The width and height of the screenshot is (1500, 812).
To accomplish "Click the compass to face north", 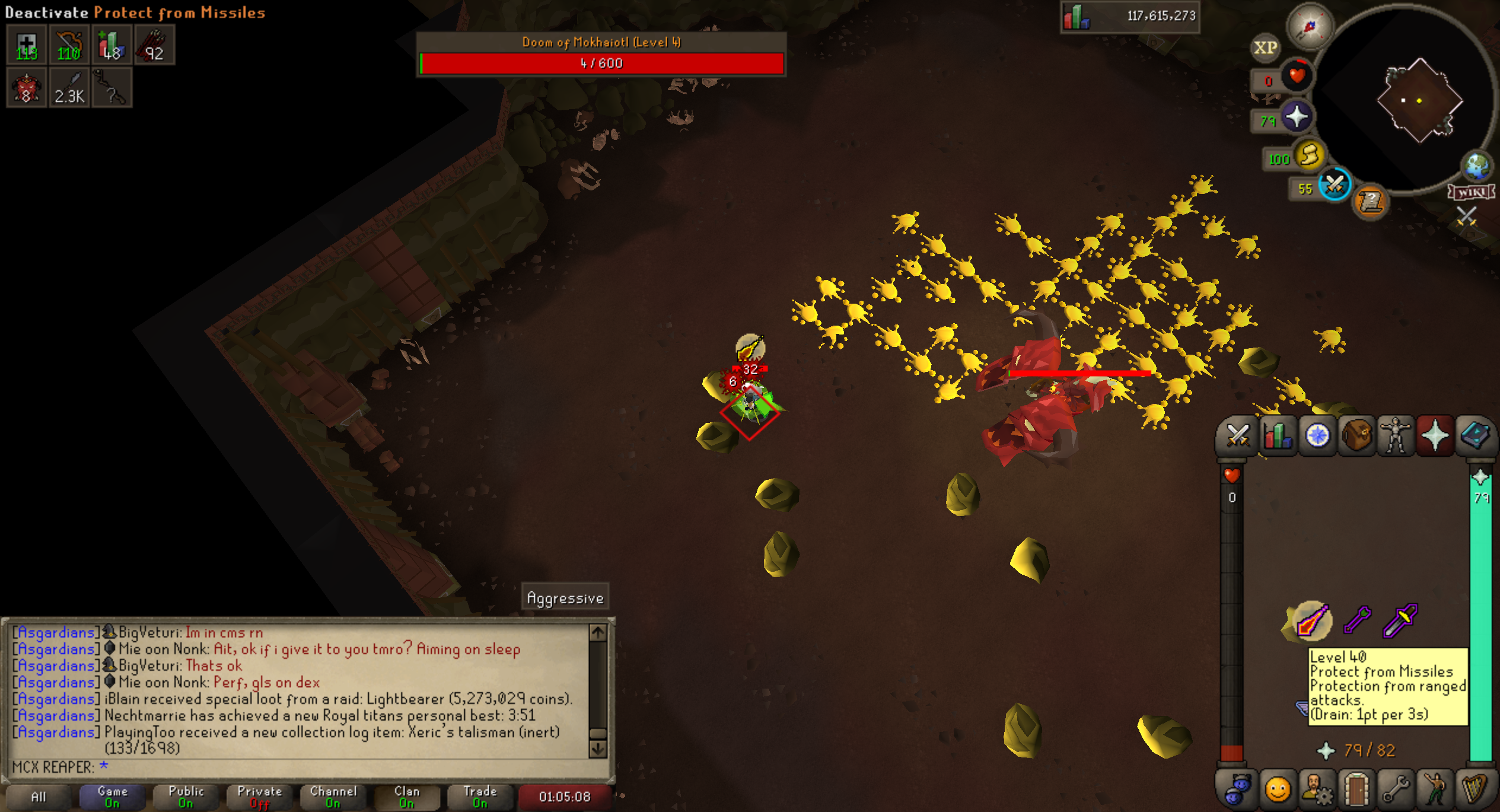I will coord(1309,27).
